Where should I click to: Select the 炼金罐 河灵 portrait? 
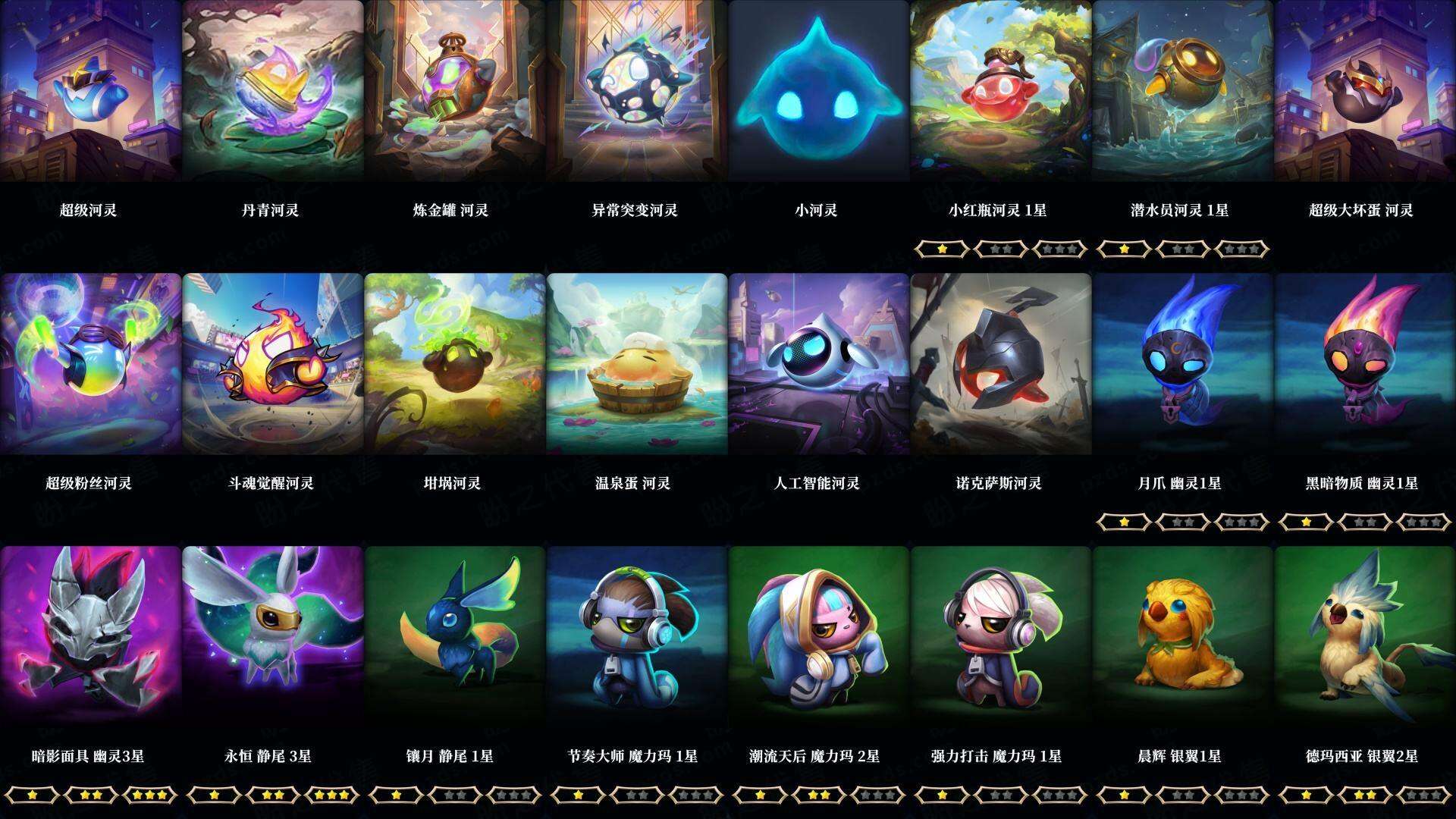[x=455, y=91]
